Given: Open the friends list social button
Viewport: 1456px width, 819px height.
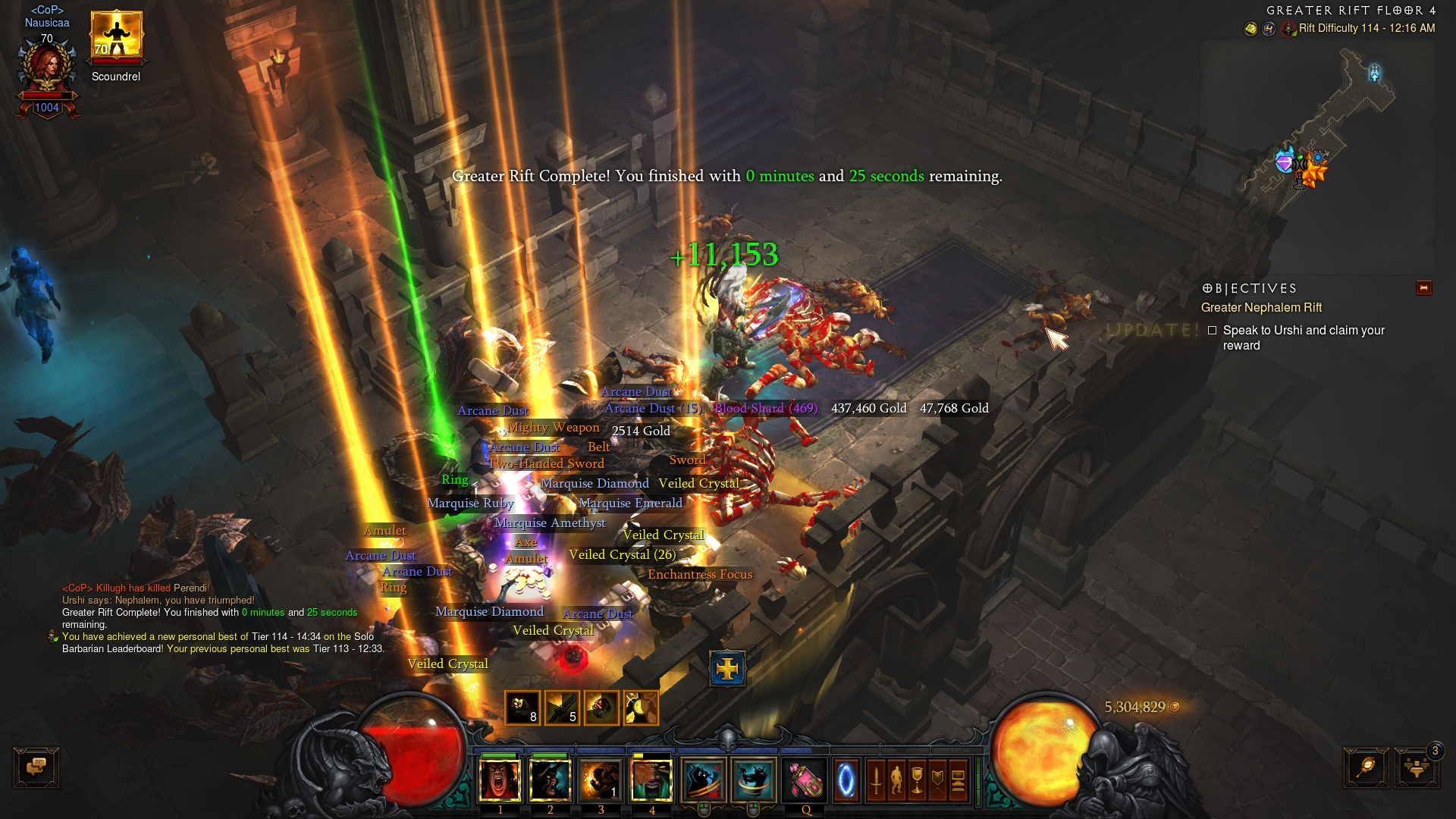Looking at the screenshot, I should click(x=1416, y=767).
